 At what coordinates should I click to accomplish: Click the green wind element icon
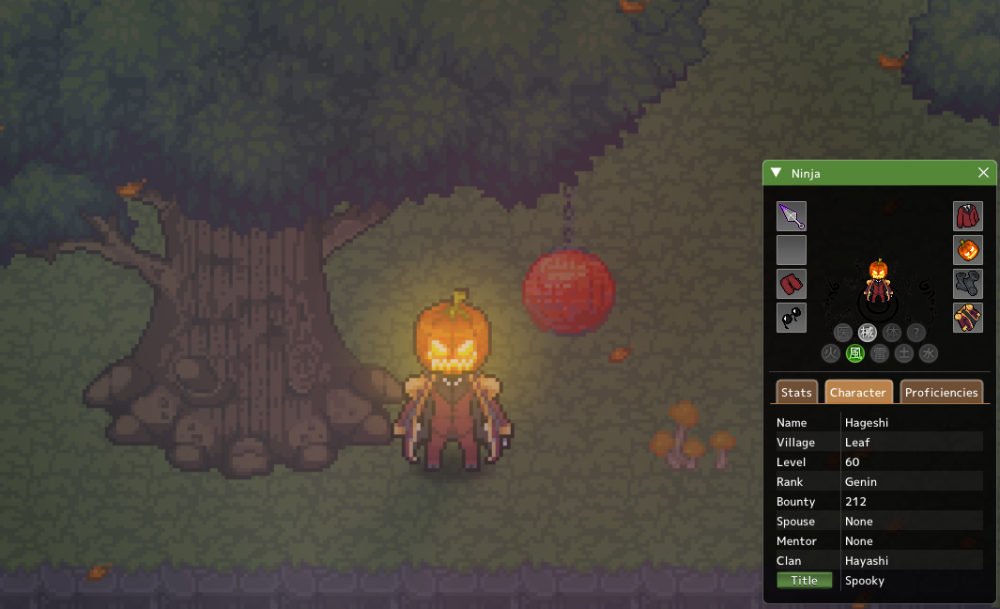point(855,353)
